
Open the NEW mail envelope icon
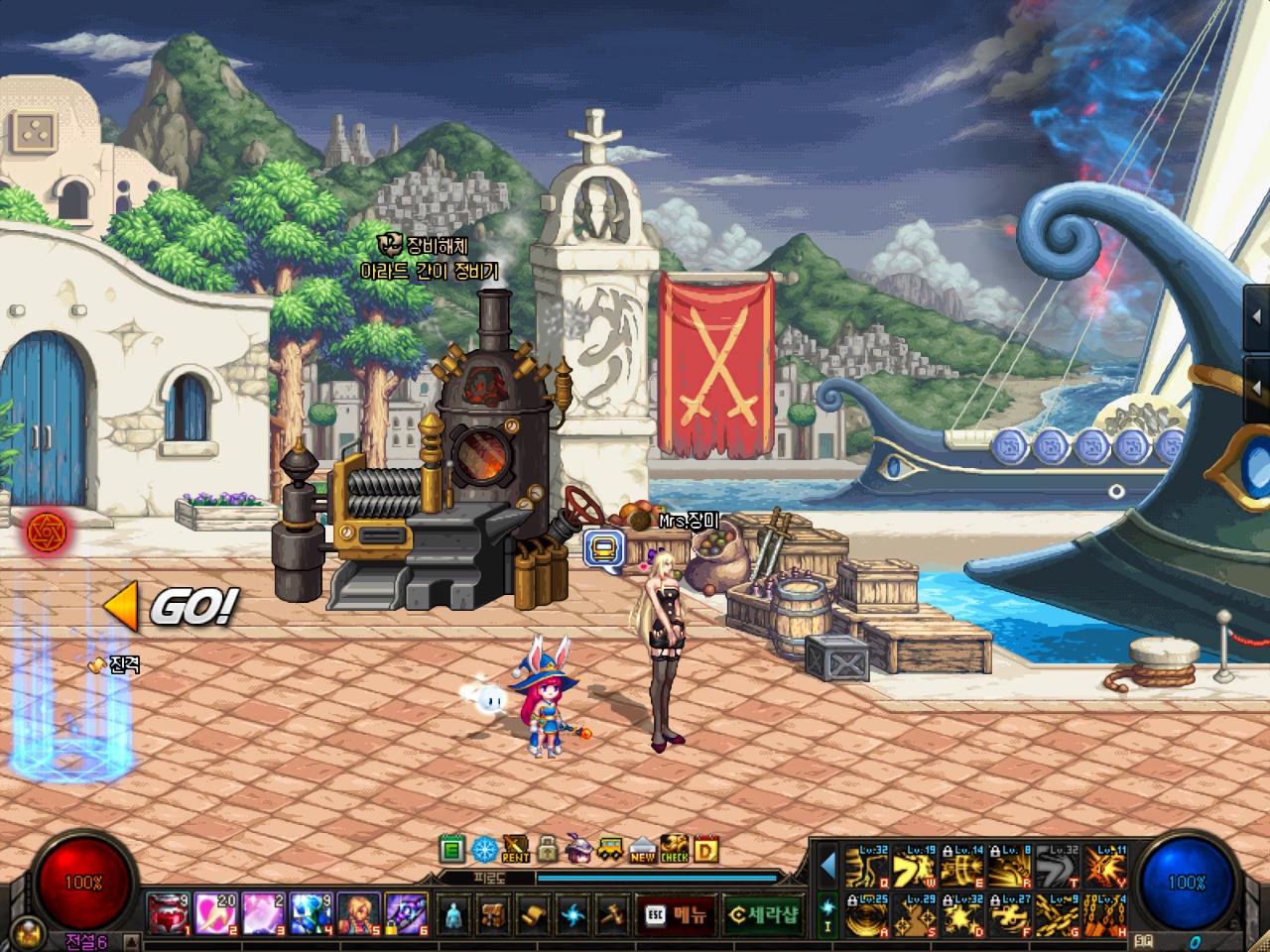(642, 850)
